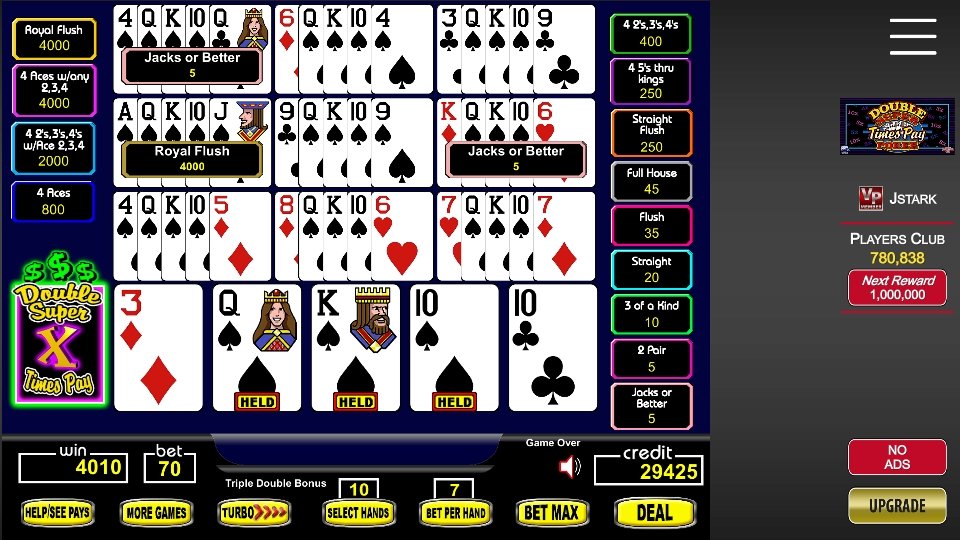Toggle the TURBO speed button
This screenshot has height=540, width=960.
(x=255, y=513)
